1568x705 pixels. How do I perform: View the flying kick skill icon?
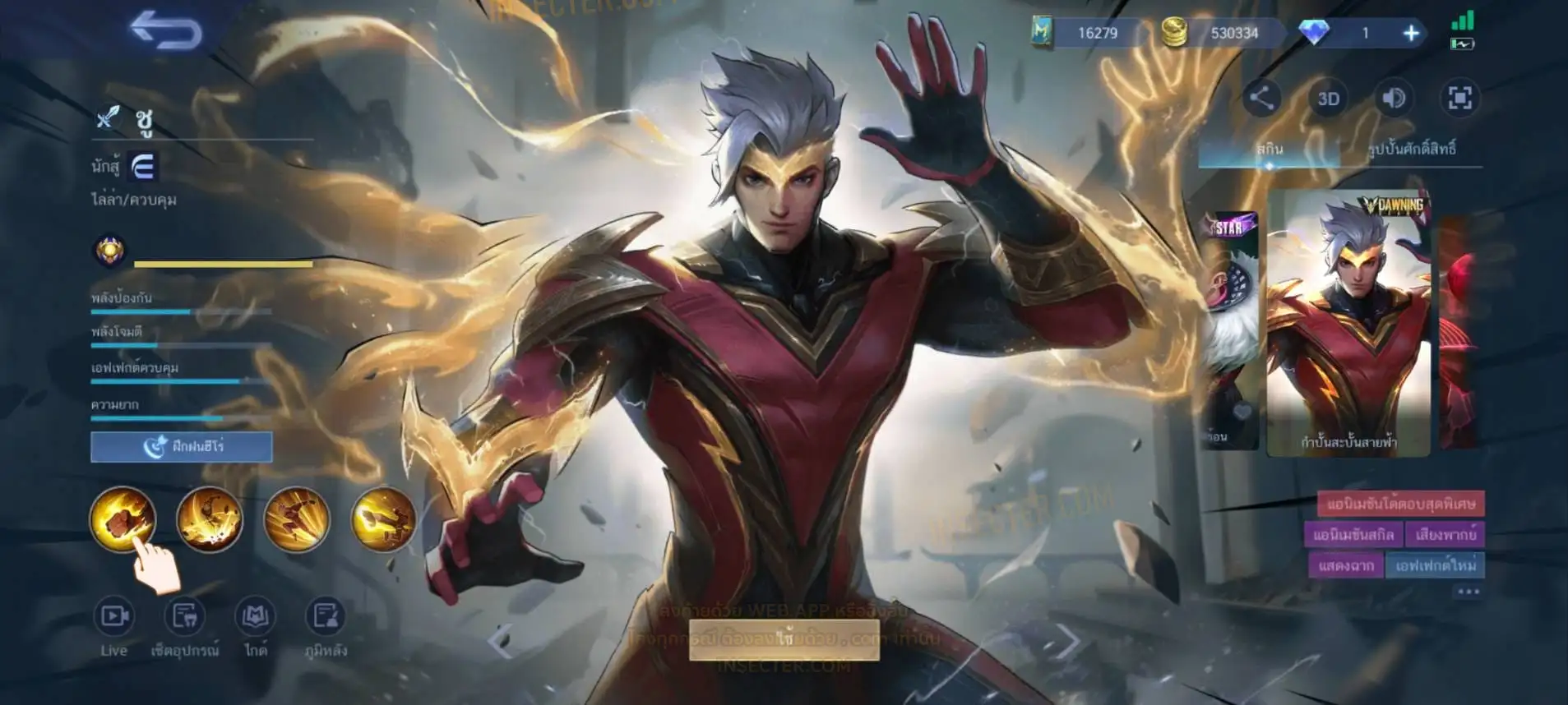point(297,518)
